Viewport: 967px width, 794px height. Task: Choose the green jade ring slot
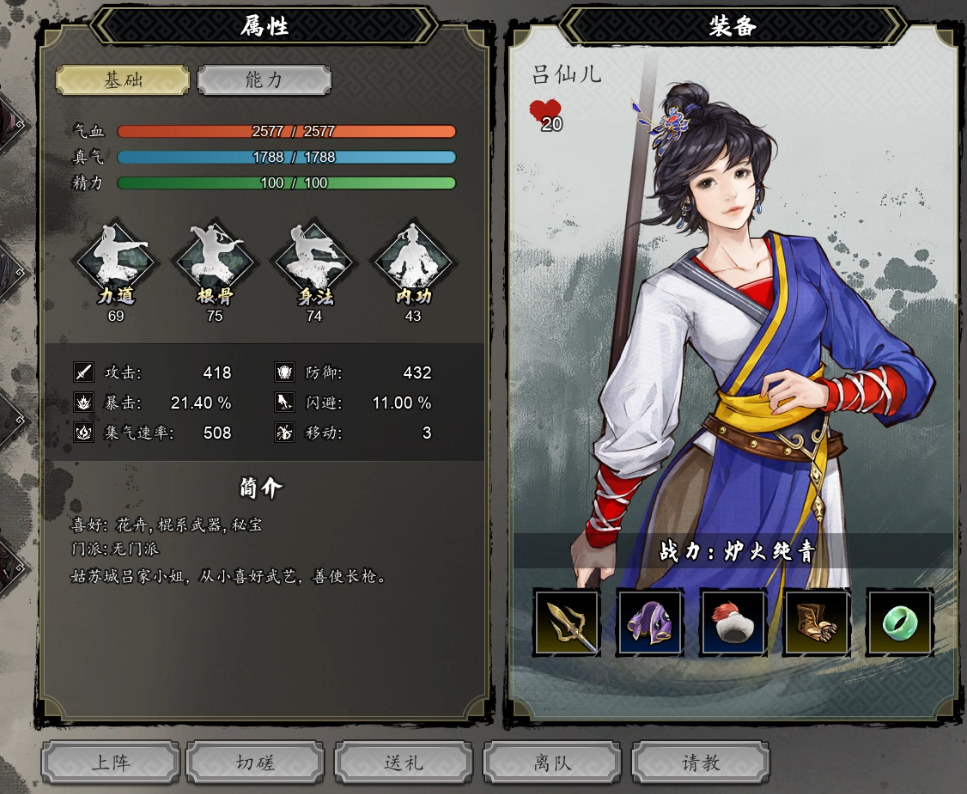point(899,622)
